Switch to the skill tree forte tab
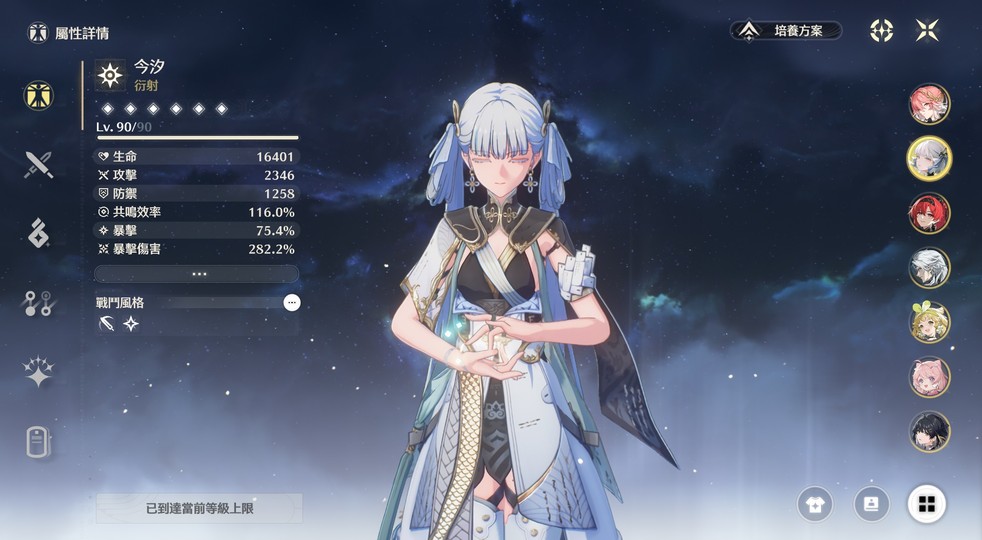 (38, 303)
